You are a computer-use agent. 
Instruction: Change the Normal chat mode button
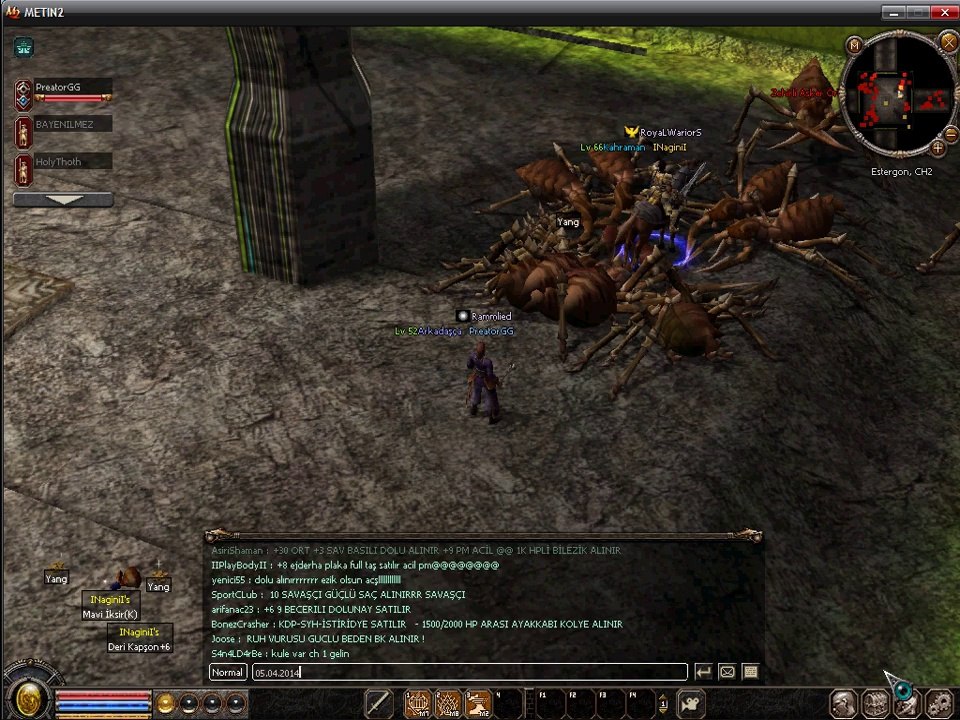(x=228, y=672)
